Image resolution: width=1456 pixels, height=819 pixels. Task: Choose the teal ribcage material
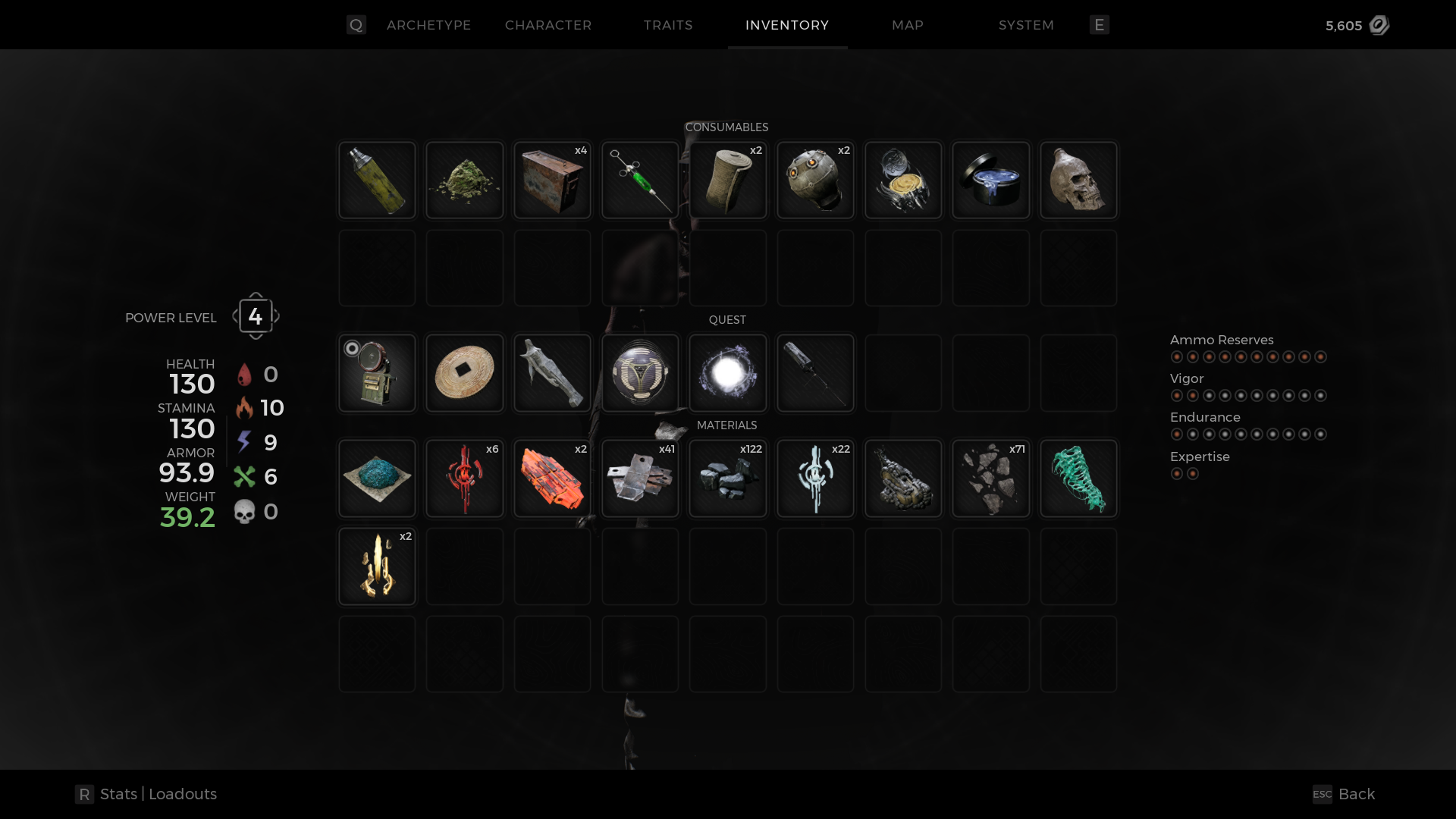[1078, 479]
